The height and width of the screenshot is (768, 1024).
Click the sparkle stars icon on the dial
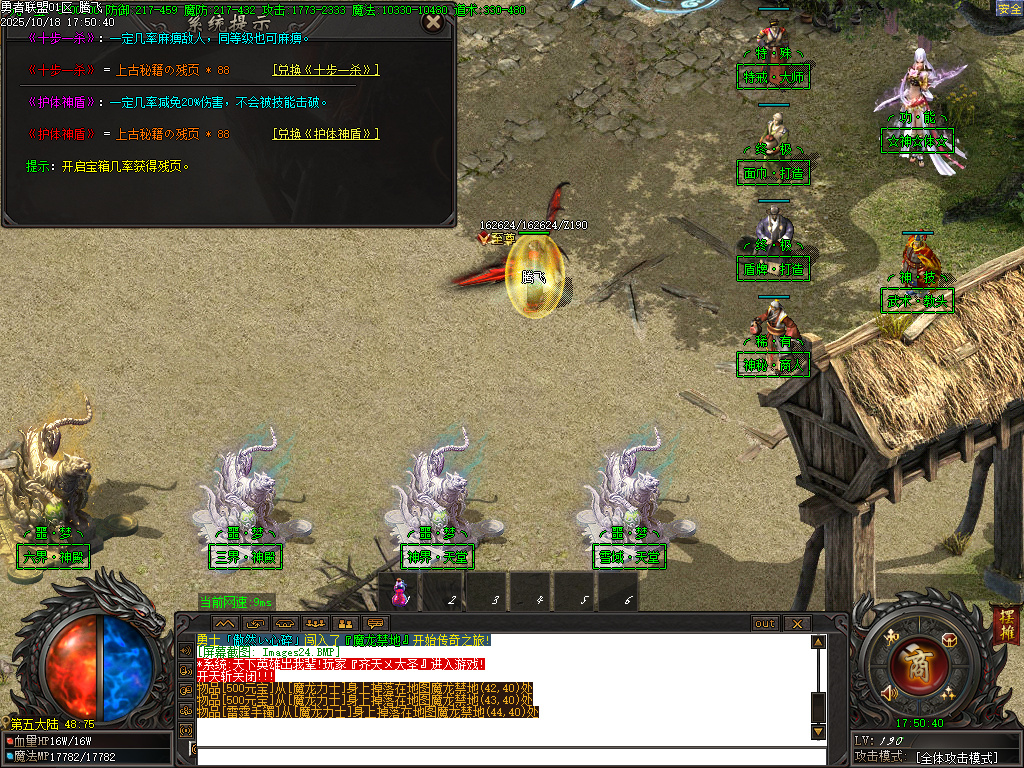pos(947,693)
